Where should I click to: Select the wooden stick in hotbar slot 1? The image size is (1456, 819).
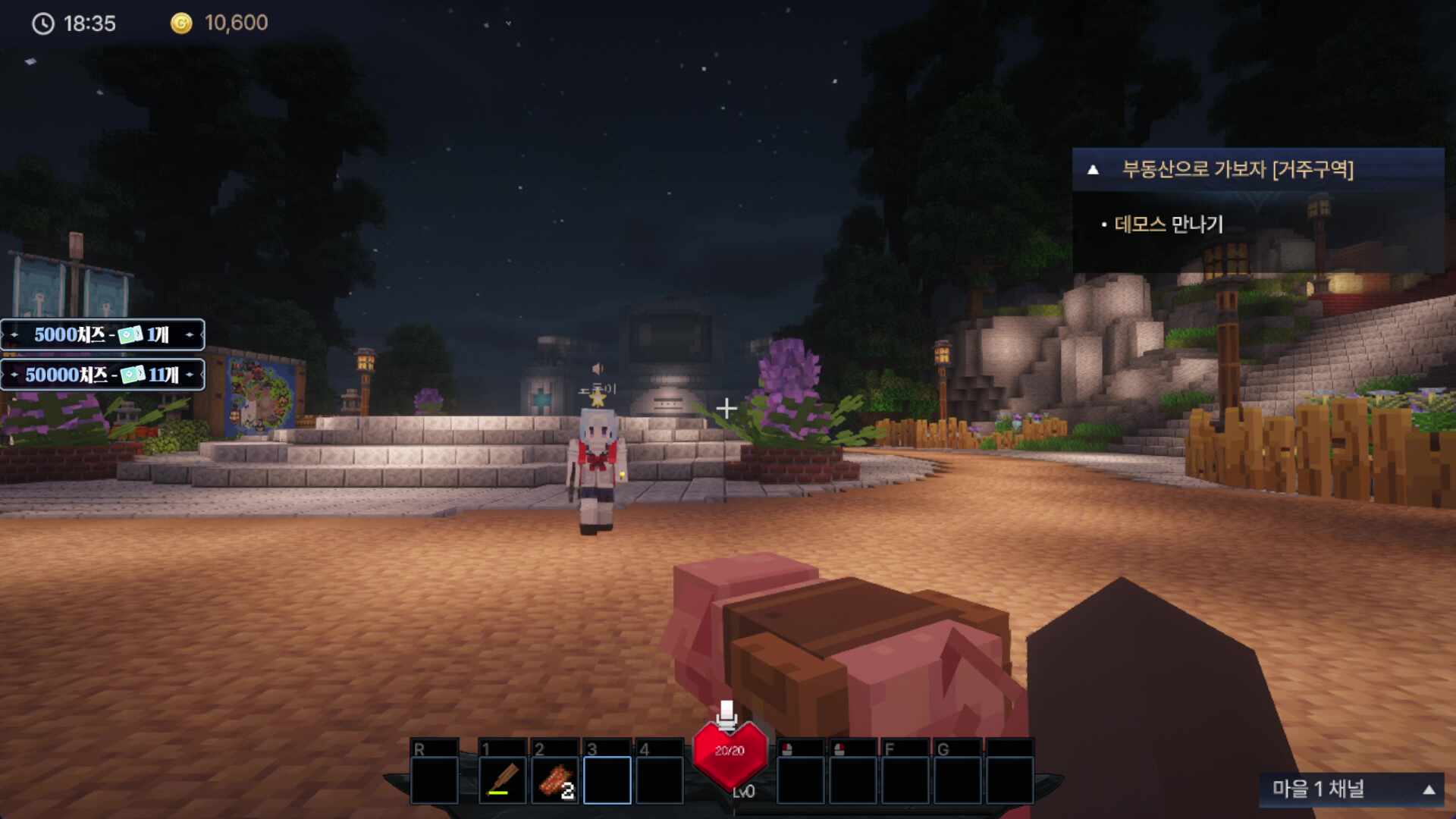[x=502, y=780]
